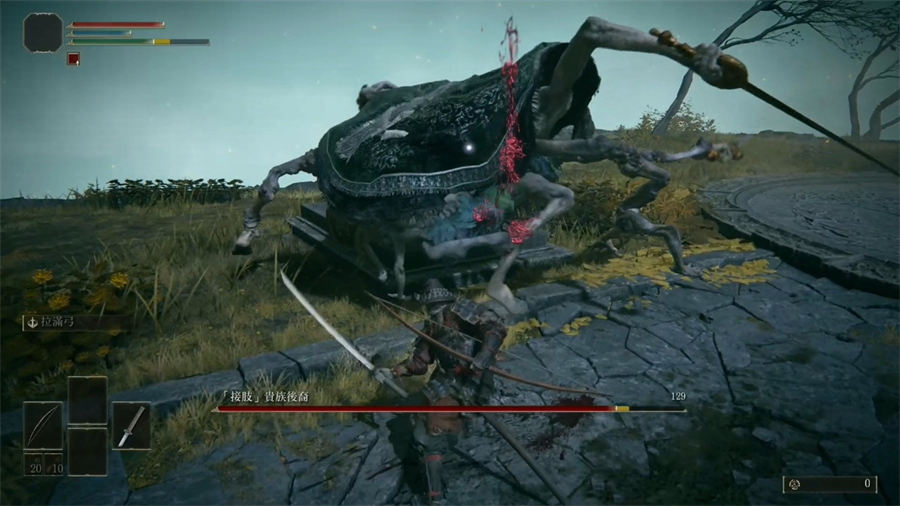The width and height of the screenshot is (900, 506).
Task: Click the red status buff icon
Action: tap(73, 59)
